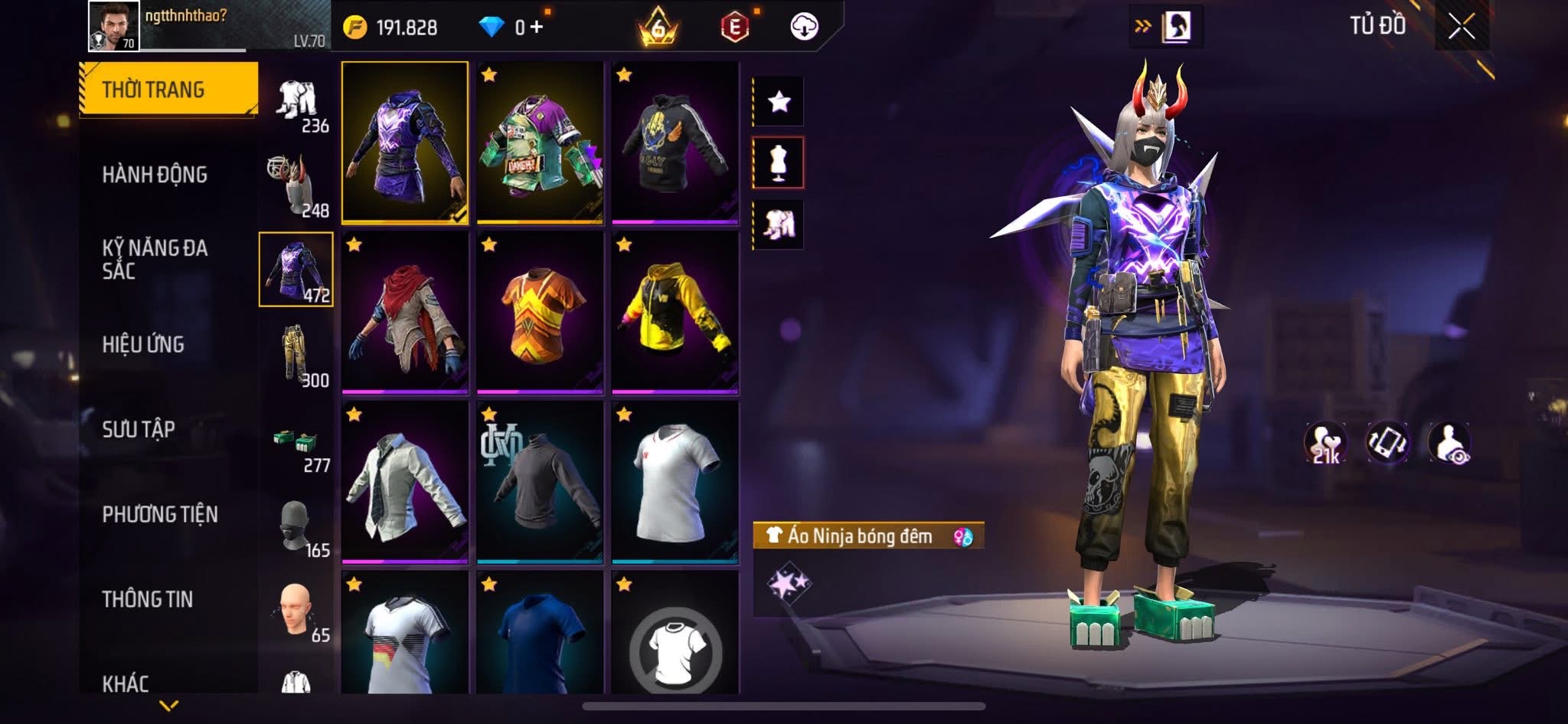The width and height of the screenshot is (1568, 724).
Task: Choose the white shirt with necktie
Action: tap(405, 483)
